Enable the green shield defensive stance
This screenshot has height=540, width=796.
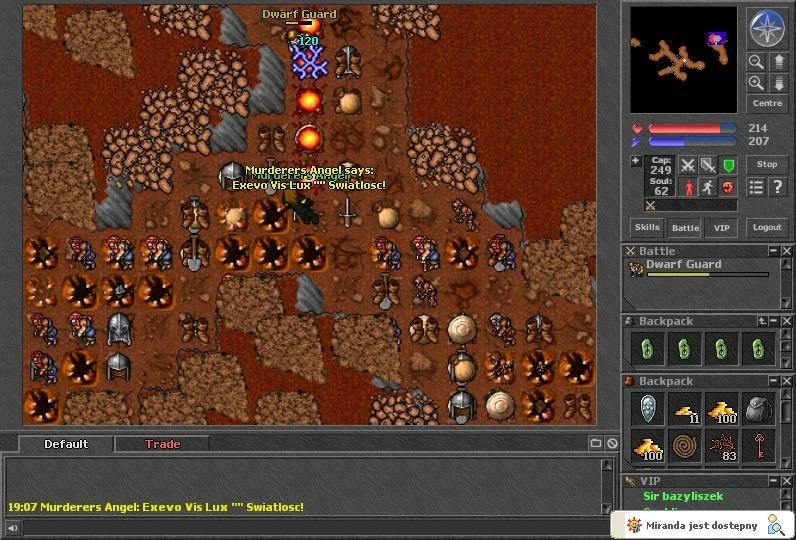(x=729, y=165)
